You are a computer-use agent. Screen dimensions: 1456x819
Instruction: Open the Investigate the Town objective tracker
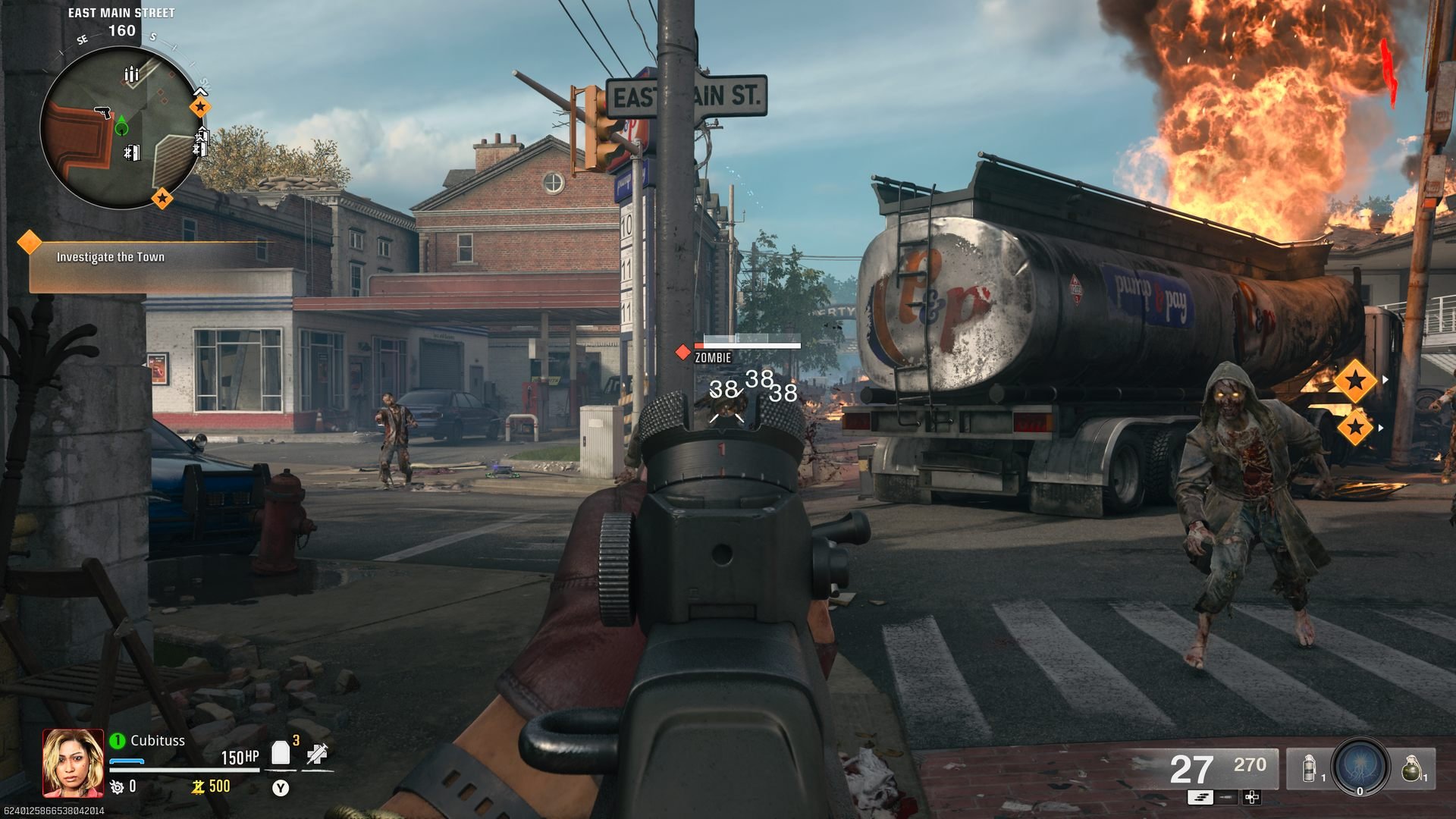[111, 257]
